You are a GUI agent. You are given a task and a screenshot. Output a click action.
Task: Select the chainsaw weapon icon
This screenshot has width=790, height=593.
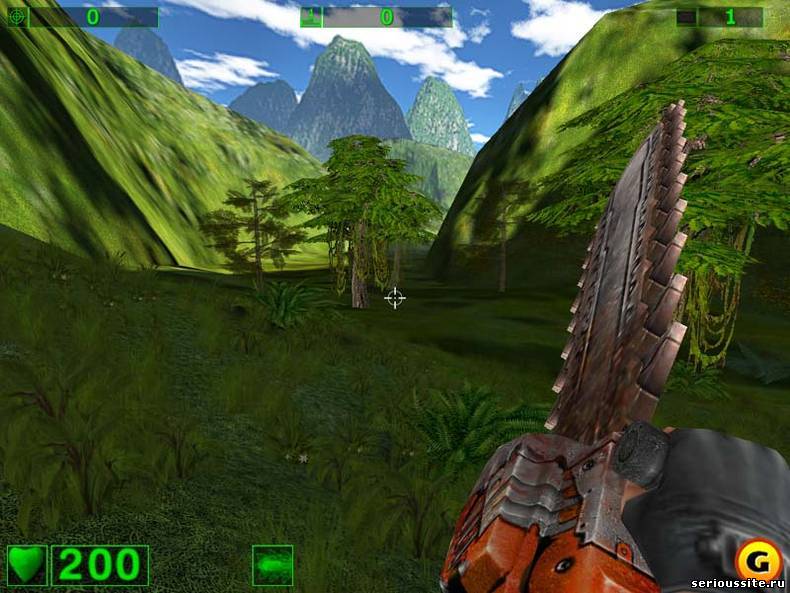tap(272, 565)
